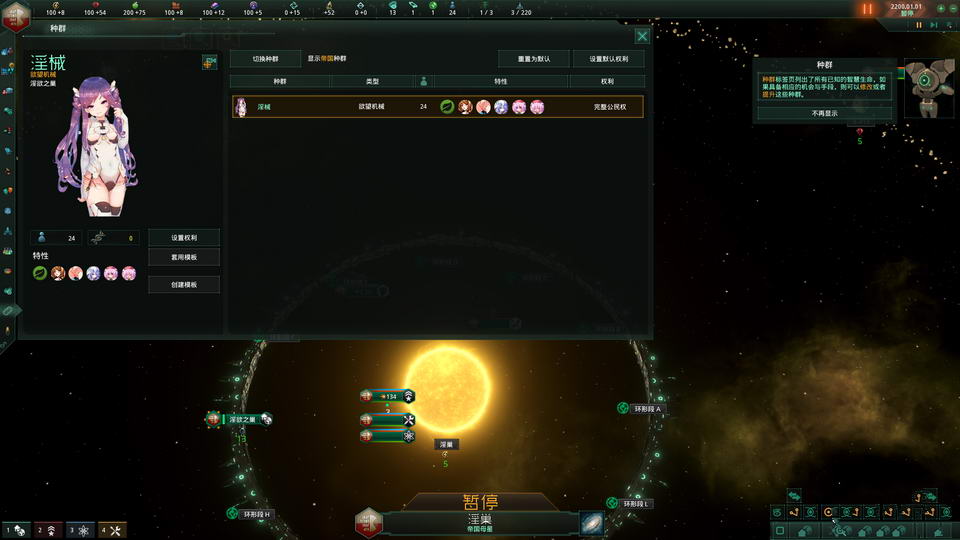This screenshot has width=960, height=540.
Task: Open 设置默认权利 default rights
Action: [609, 59]
